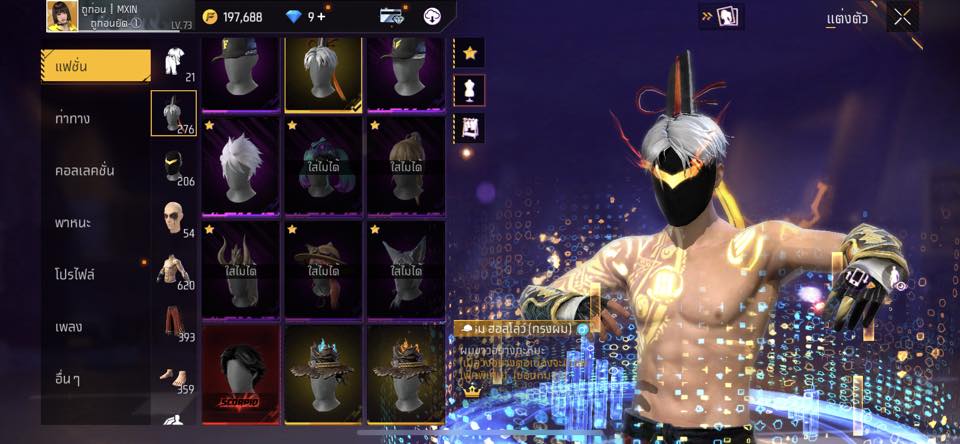960x444 pixels.
Task: Choose the brown cowboy hat item
Action: 323,269
